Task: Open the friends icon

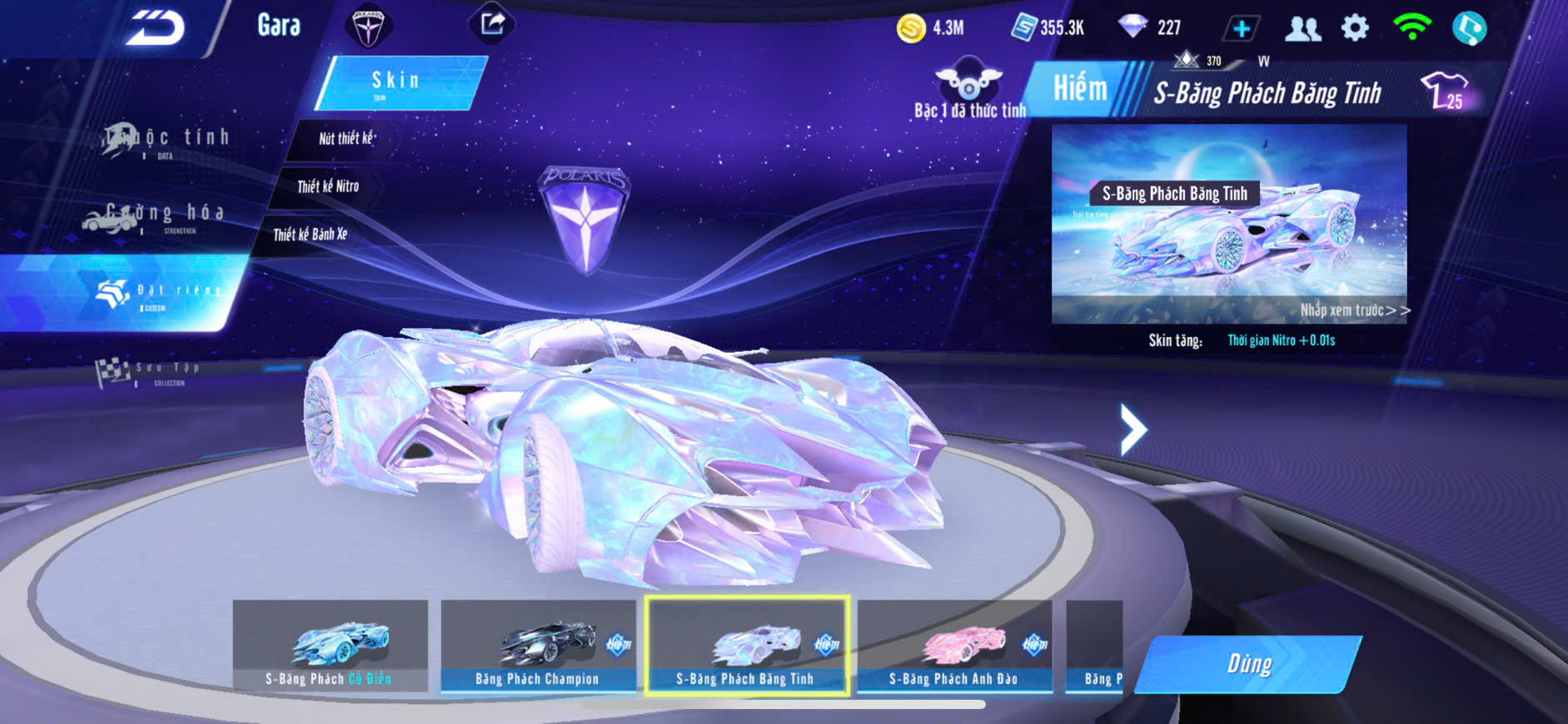Action: [1302, 29]
